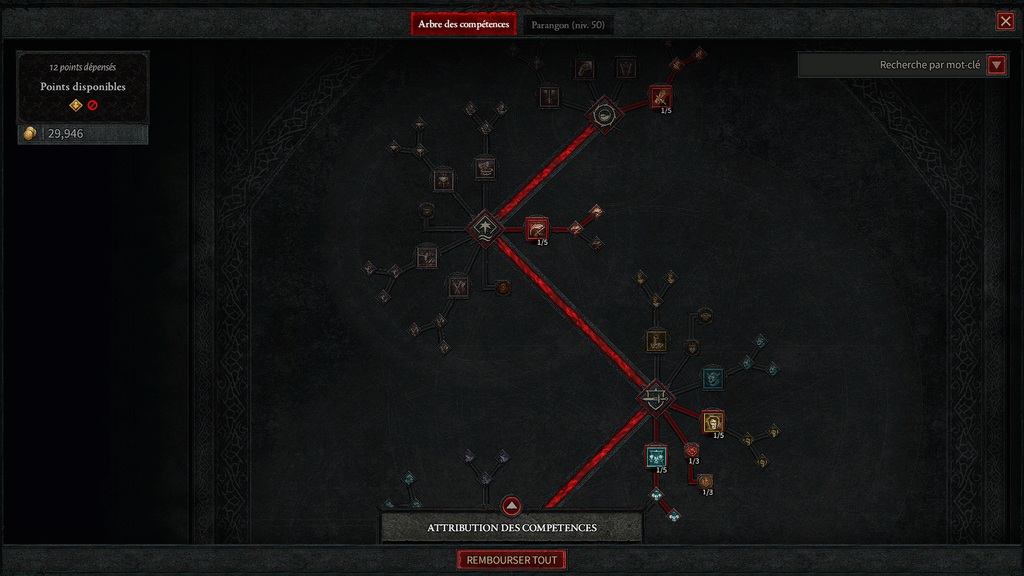Click the REMBOURSER TOUT button
Image resolution: width=1024 pixels, height=576 pixels.
511,560
